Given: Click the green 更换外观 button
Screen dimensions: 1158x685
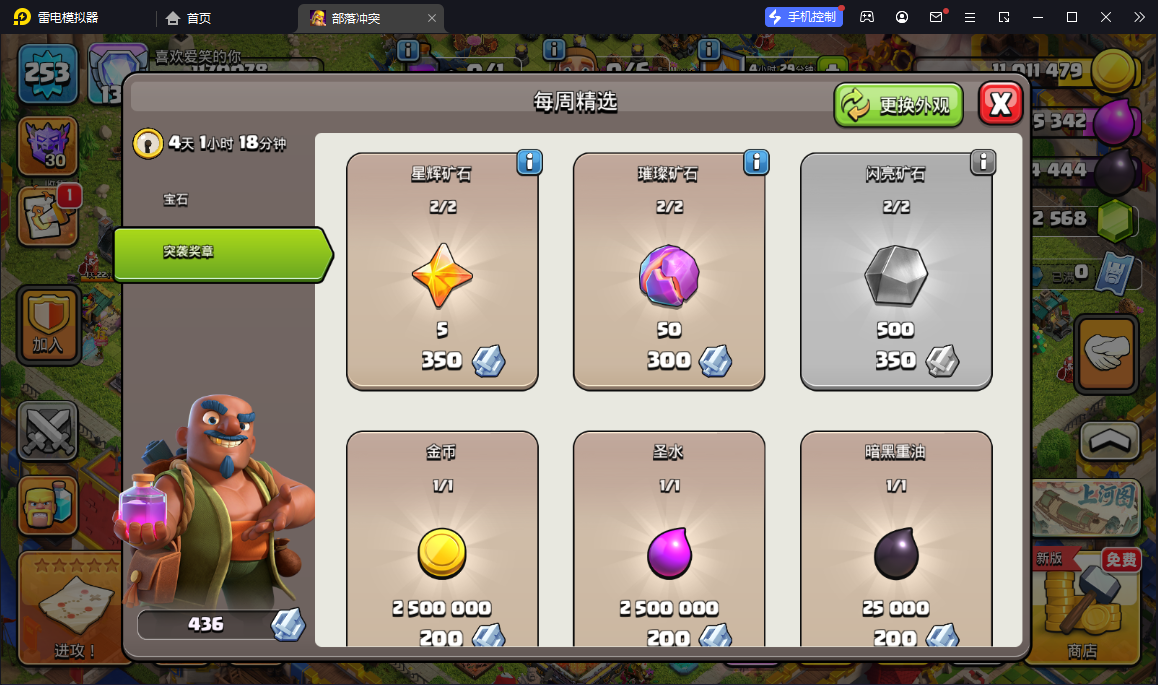Looking at the screenshot, I should point(899,105).
